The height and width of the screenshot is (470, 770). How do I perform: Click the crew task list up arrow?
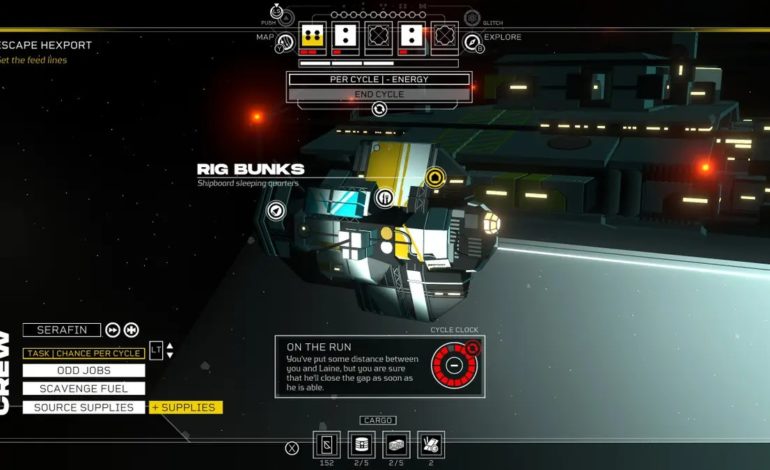pos(170,346)
